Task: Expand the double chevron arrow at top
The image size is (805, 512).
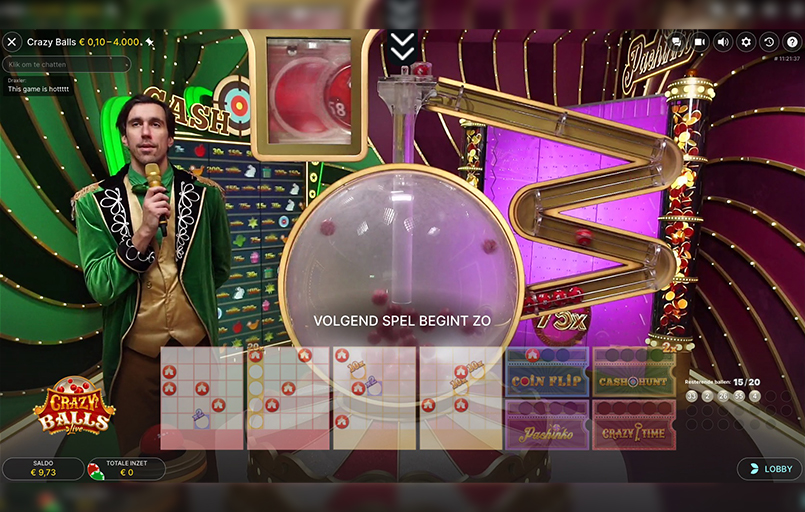Action: coord(402,45)
